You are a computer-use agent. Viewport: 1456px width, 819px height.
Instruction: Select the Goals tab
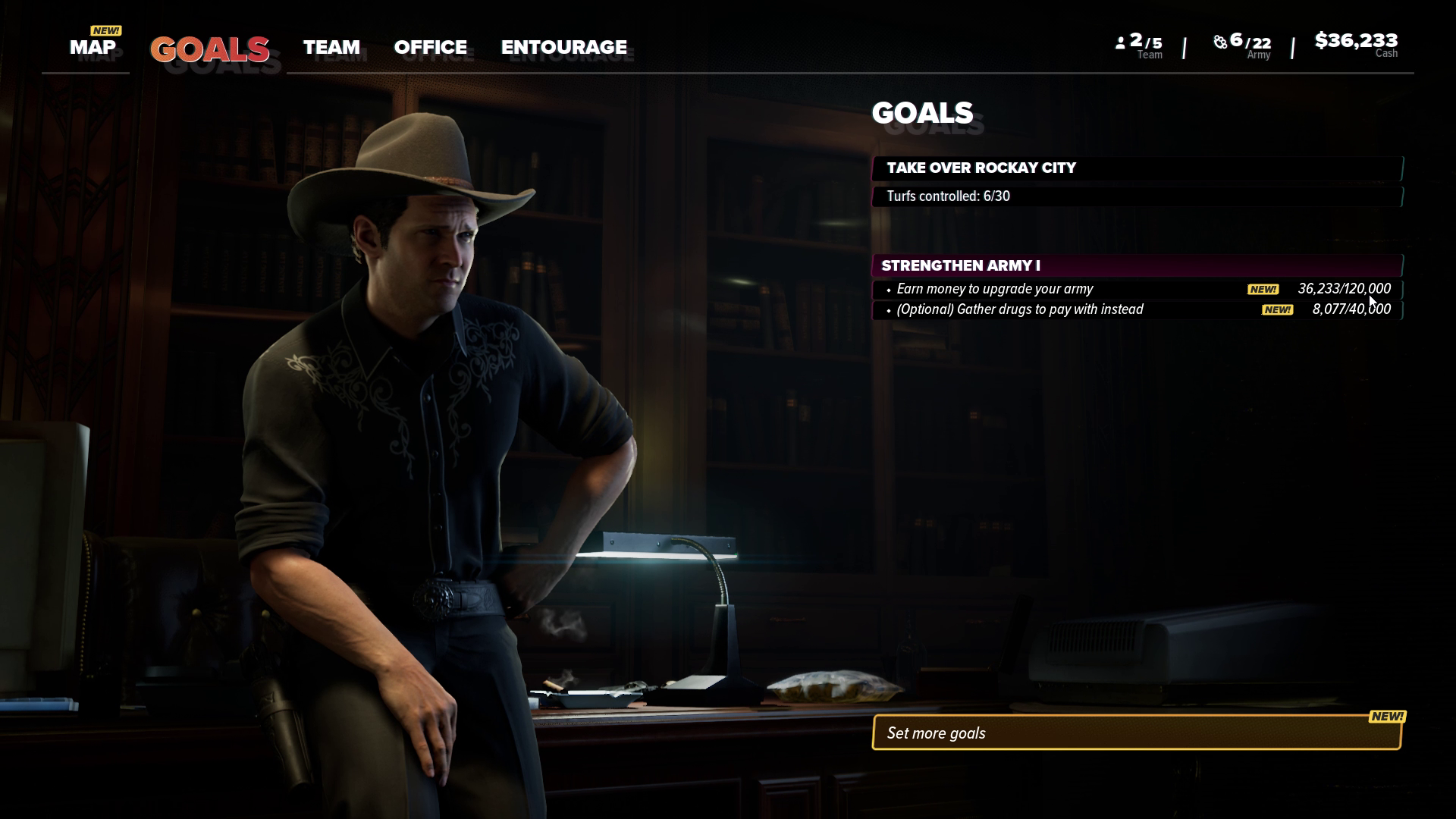coord(209,49)
